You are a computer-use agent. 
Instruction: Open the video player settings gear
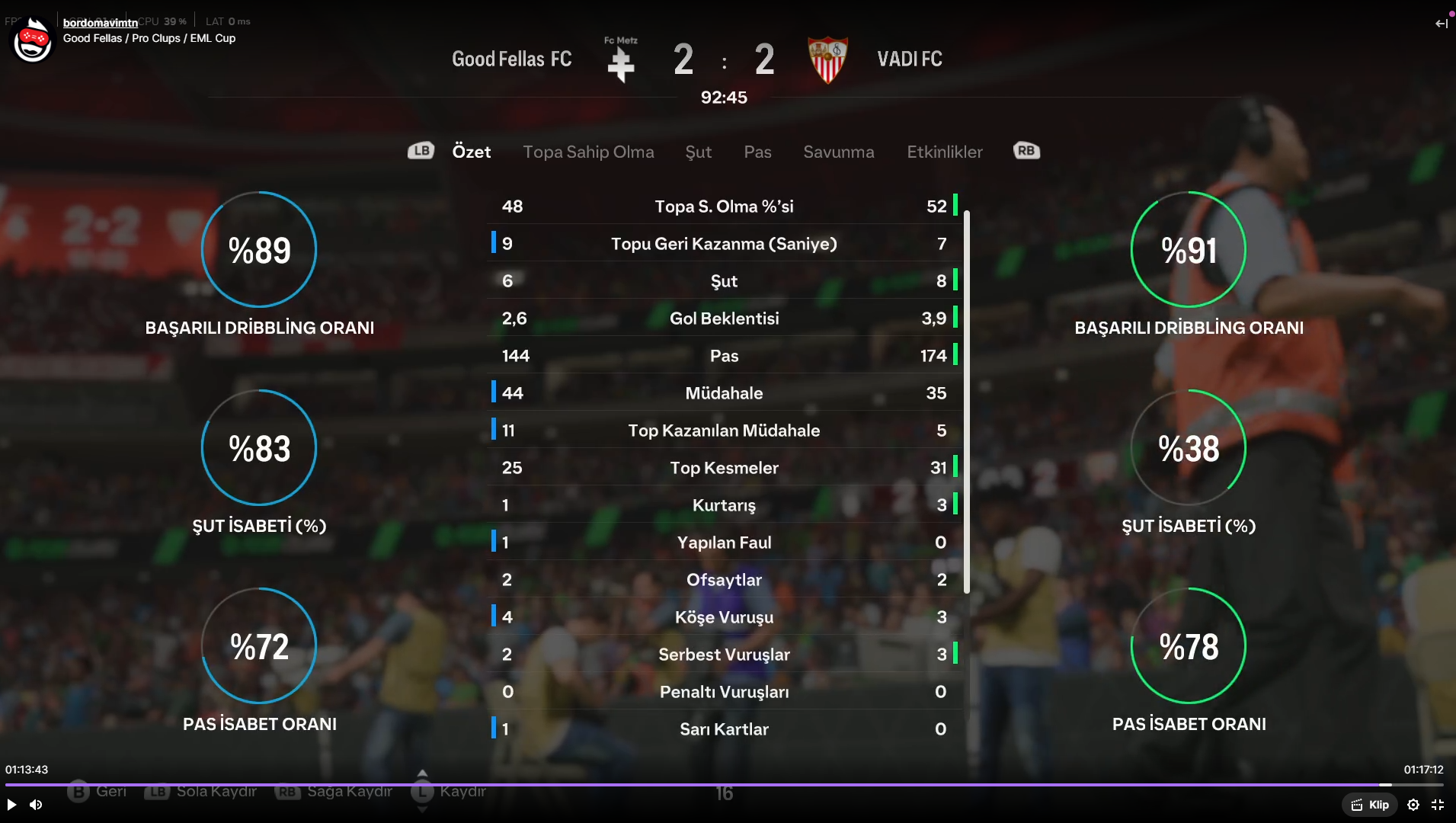tap(1413, 805)
